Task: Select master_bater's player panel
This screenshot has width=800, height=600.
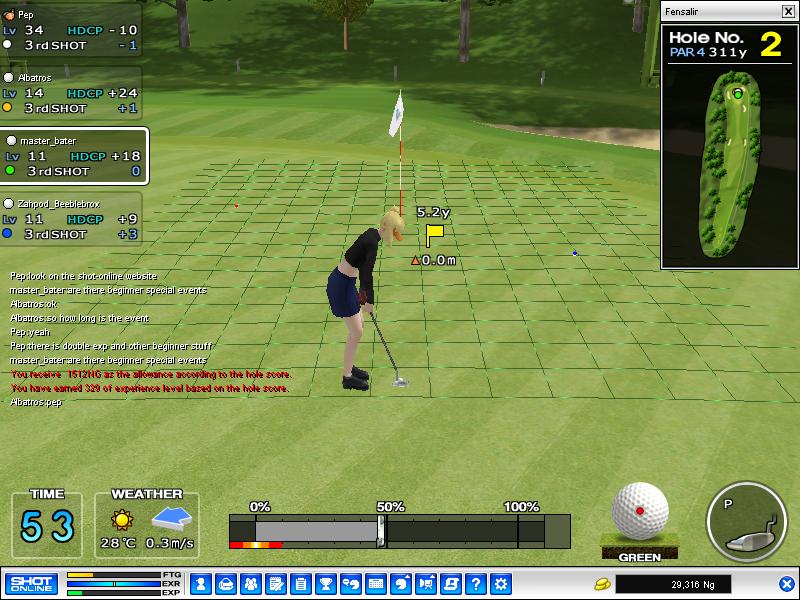Action: point(74,156)
